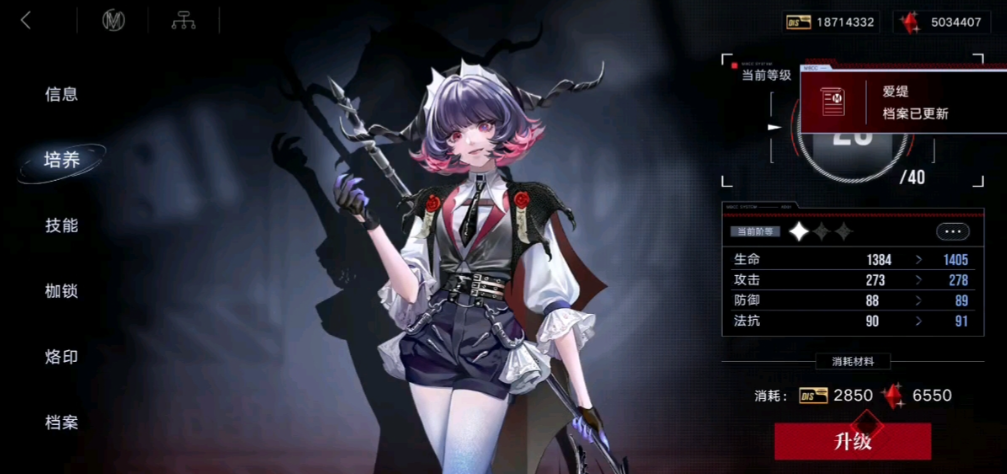
Task: Open the hierarchy tree icon
Action: click(x=183, y=20)
